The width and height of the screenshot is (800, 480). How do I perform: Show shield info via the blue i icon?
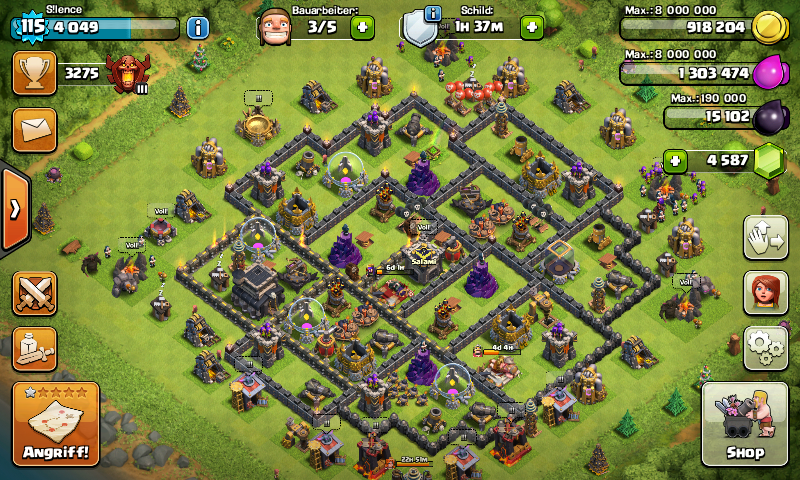pyautogui.click(x=432, y=13)
